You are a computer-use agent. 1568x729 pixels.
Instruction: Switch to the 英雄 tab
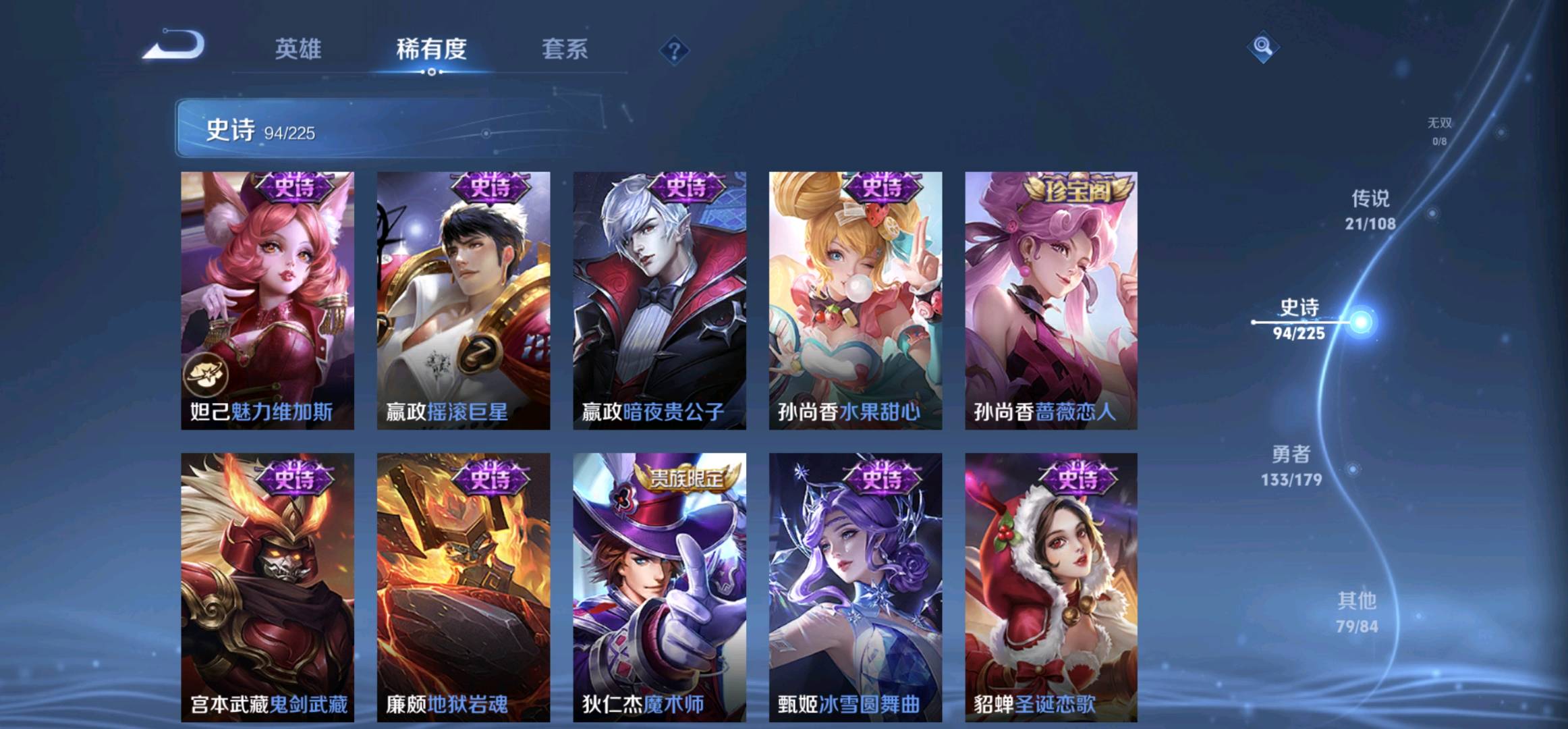click(298, 49)
